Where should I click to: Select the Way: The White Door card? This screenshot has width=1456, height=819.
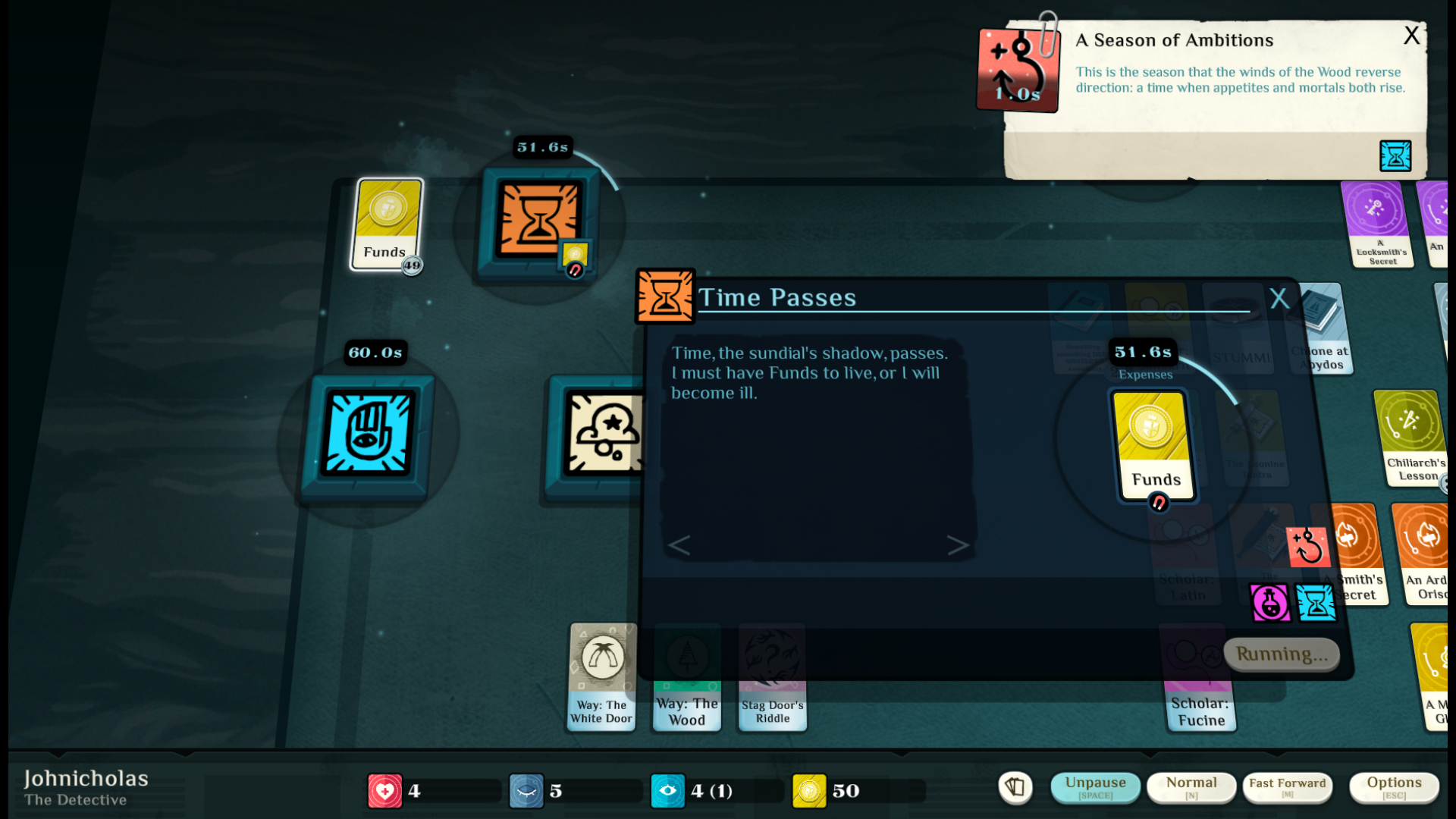pos(602,676)
